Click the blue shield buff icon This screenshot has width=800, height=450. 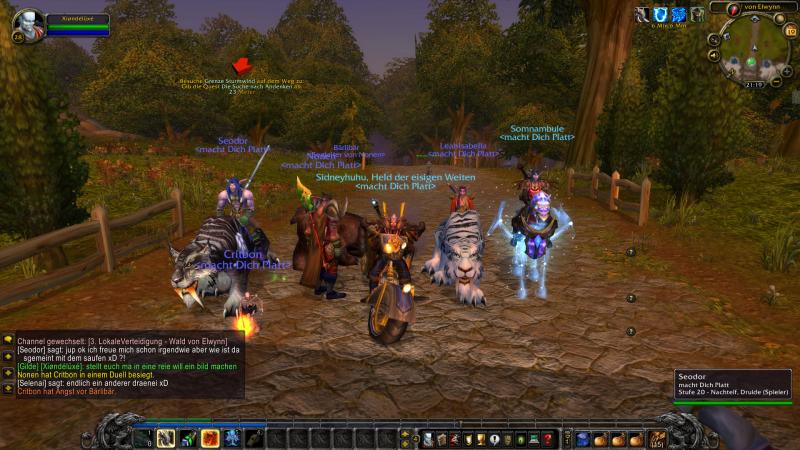pyautogui.click(x=661, y=14)
